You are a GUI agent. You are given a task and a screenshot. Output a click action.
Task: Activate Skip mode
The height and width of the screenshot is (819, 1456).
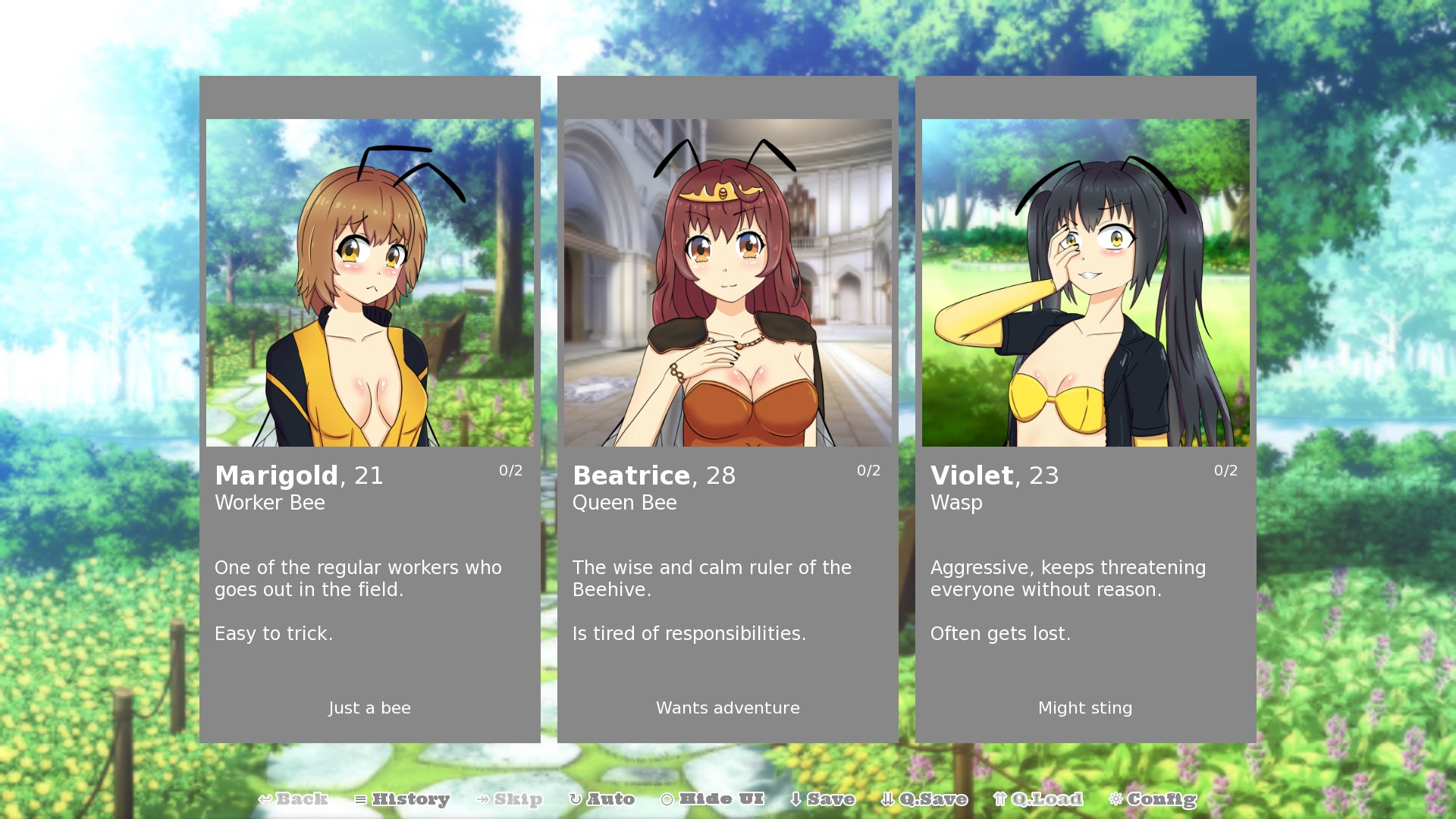pyautogui.click(x=510, y=799)
